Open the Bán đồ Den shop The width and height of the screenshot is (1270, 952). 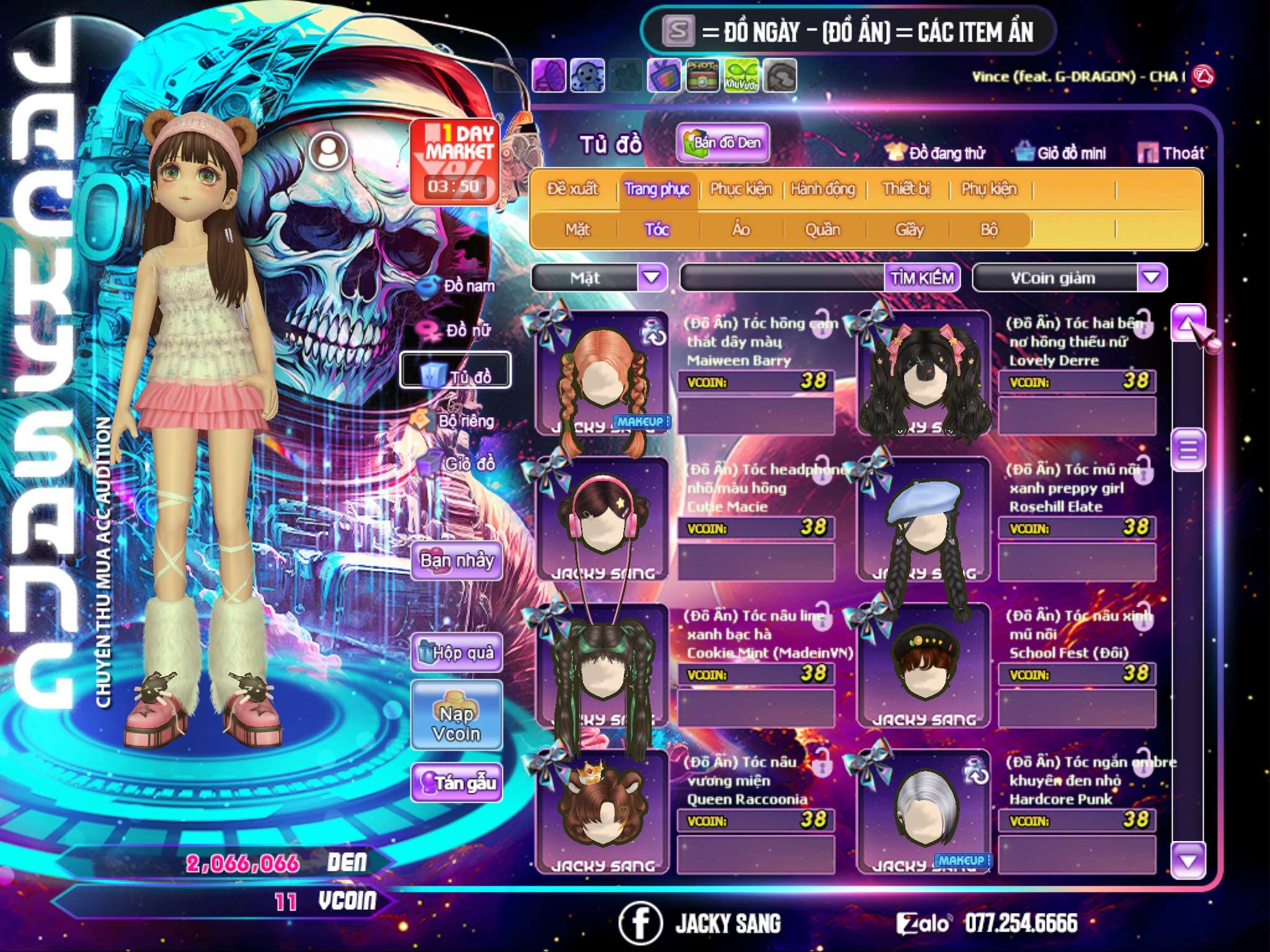click(x=722, y=143)
